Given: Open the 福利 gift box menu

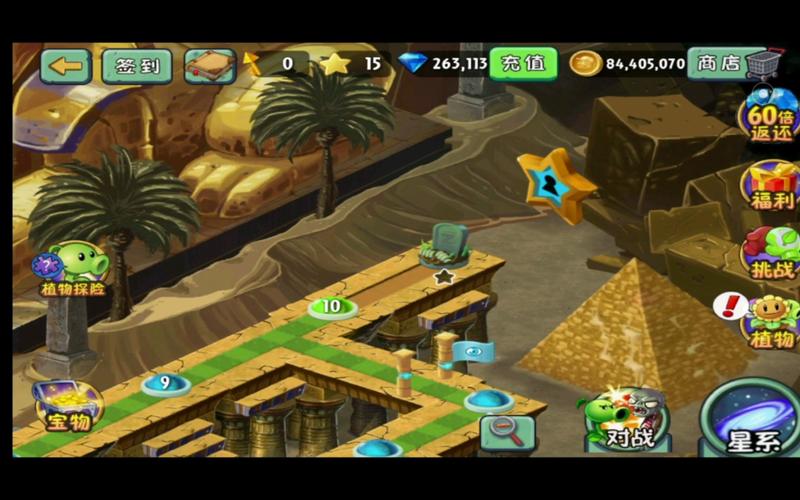Looking at the screenshot, I should click(773, 185).
